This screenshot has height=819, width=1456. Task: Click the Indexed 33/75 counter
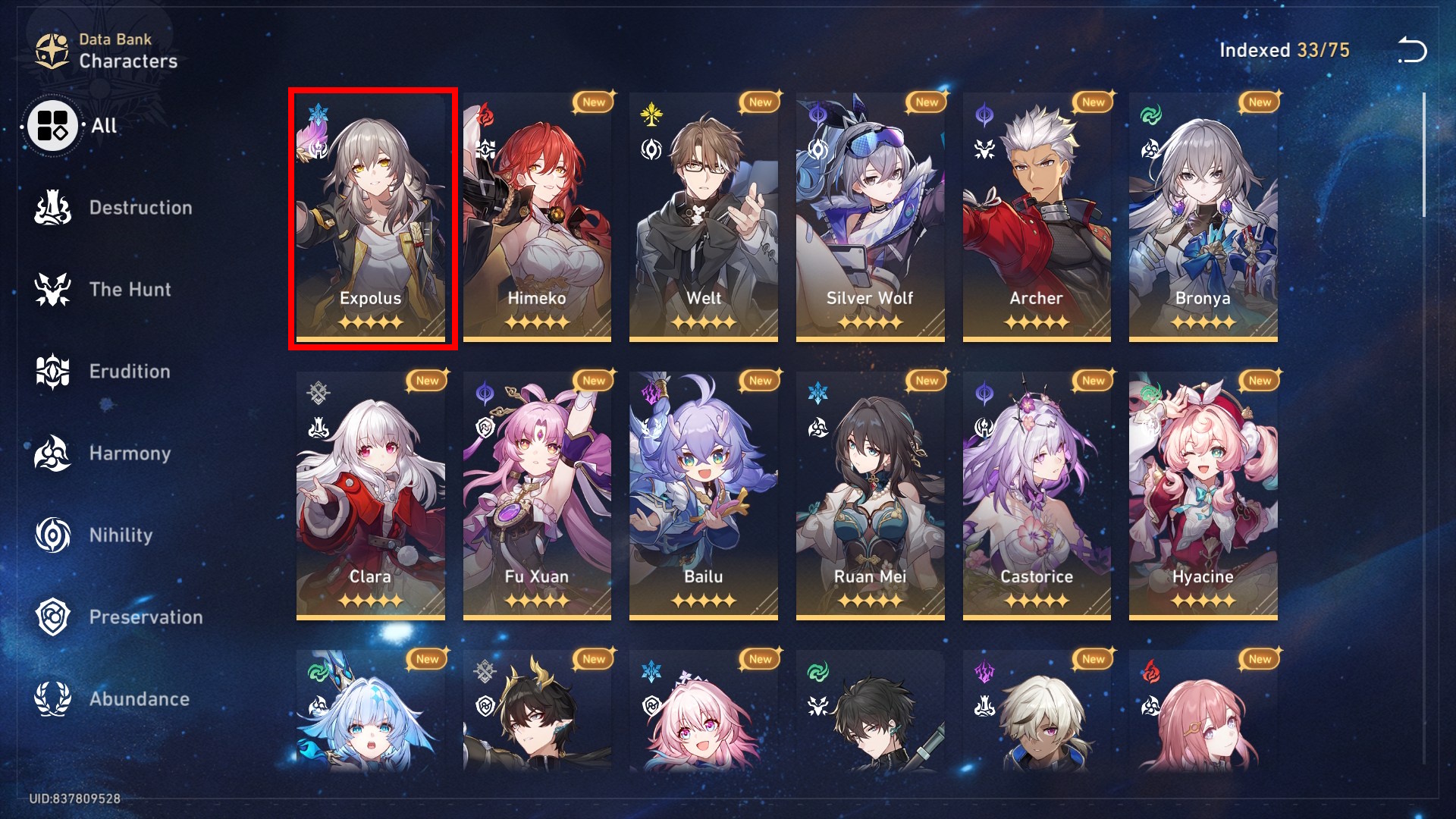[1285, 50]
